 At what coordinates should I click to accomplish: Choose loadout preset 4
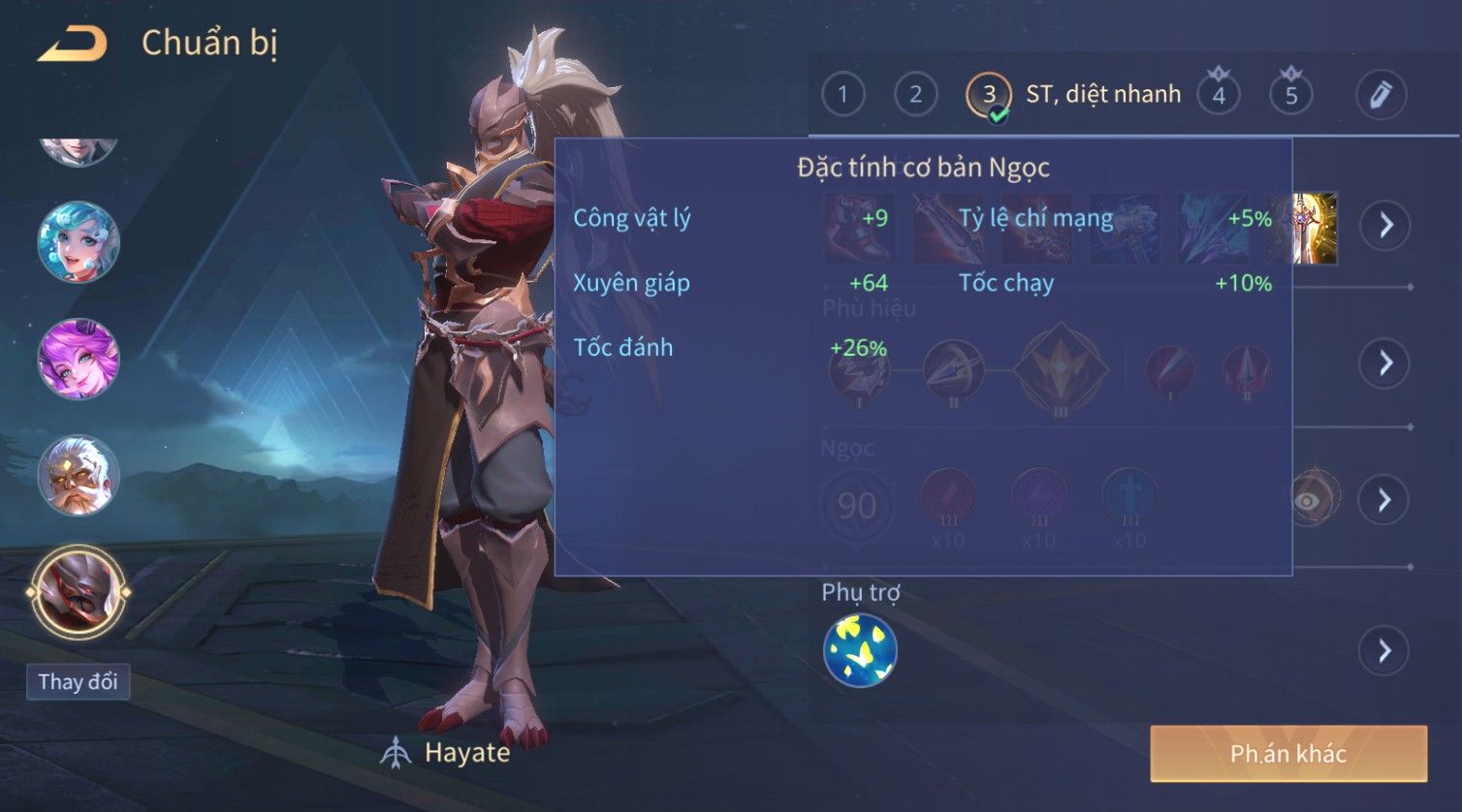pos(1219,95)
